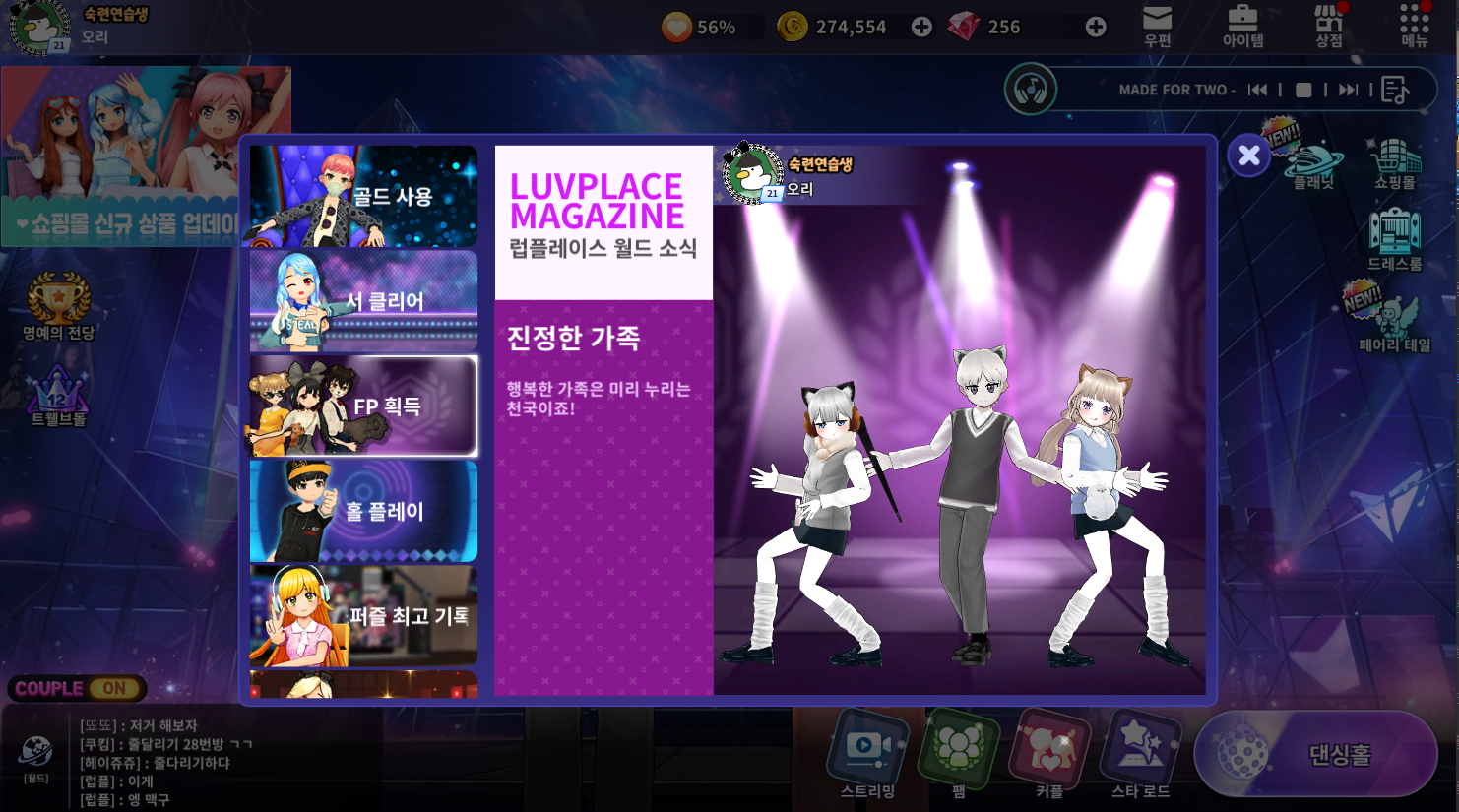Go back to the previous music track
1459x812 pixels.
click(1257, 90)
